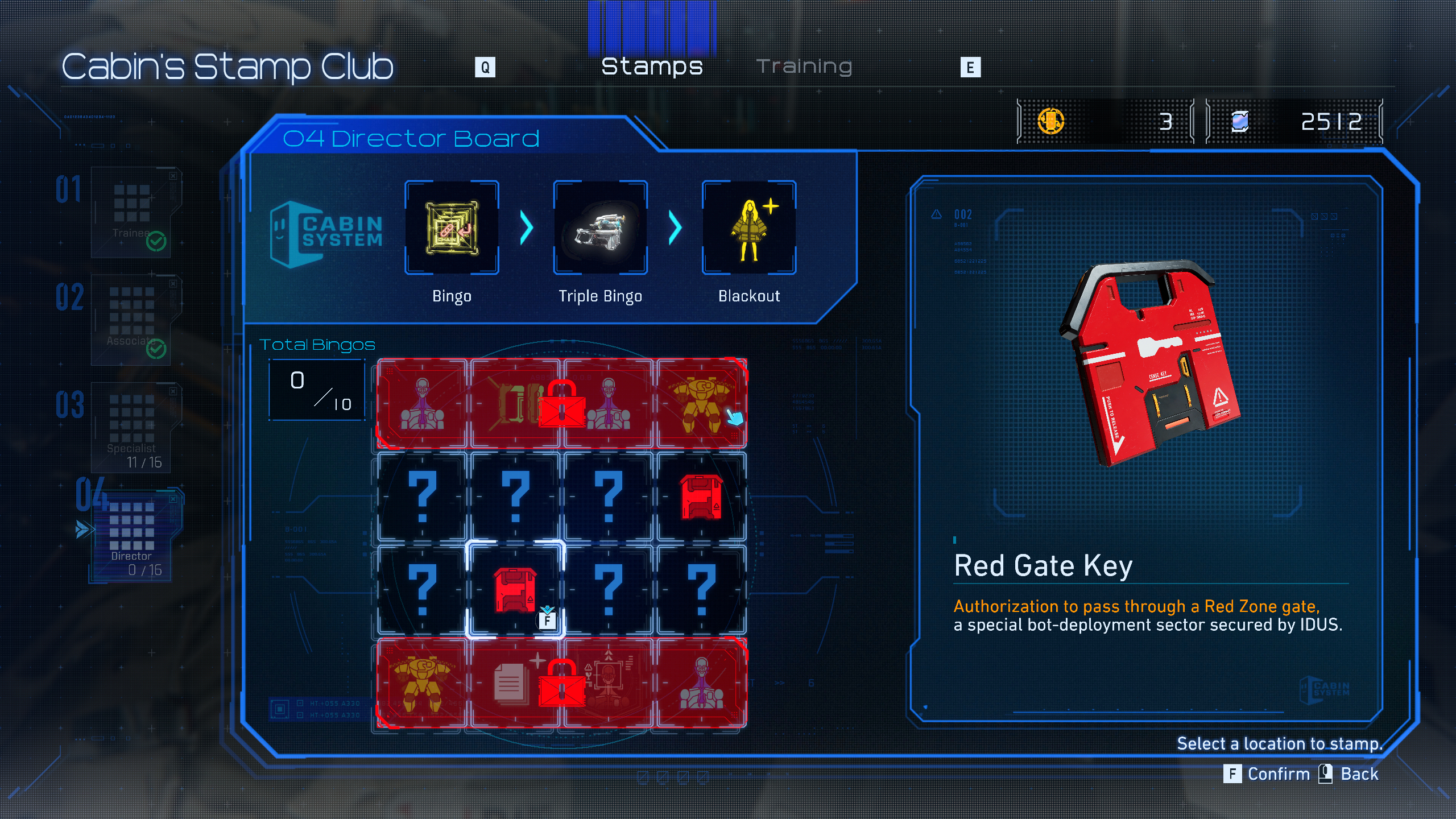Select the Triple Bingo weapon reward icon

(599, 227)
